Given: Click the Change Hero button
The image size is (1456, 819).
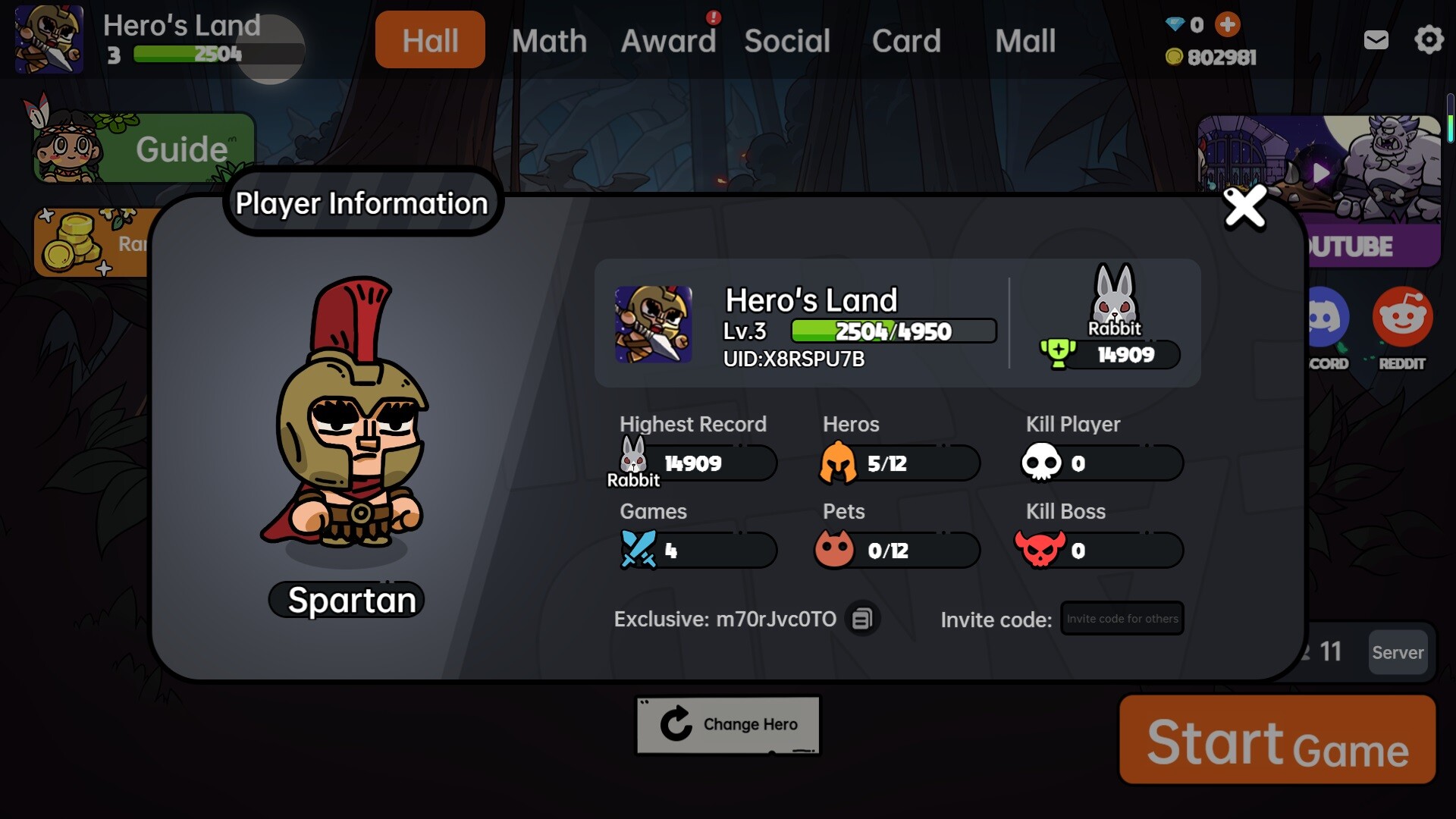Looking at the screenshot, I should point(727,724).
